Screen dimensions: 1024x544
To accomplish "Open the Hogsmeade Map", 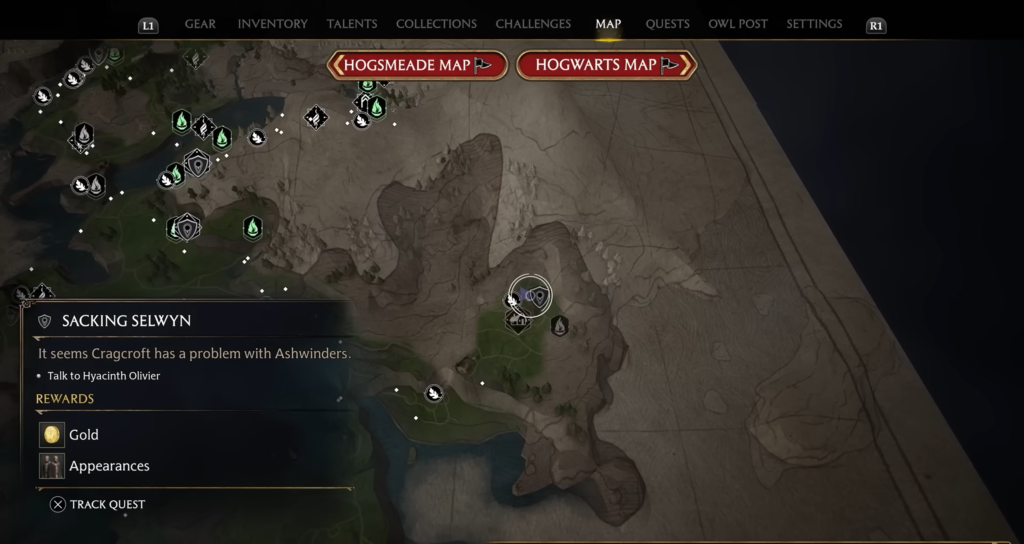I will pos(417,65).
